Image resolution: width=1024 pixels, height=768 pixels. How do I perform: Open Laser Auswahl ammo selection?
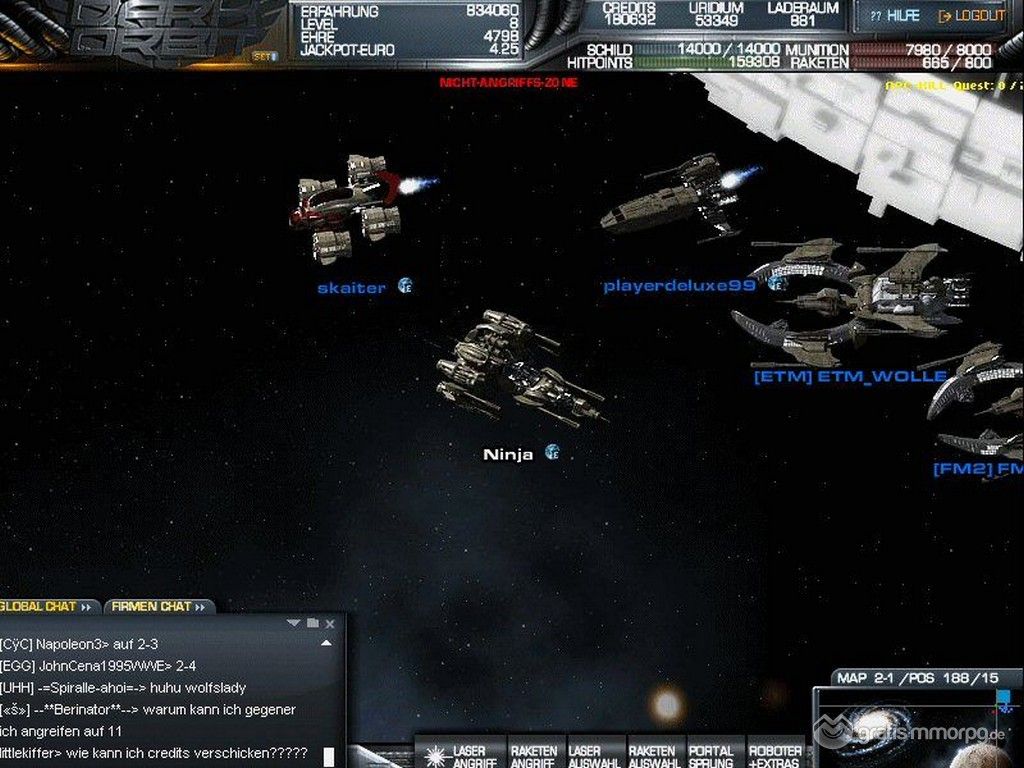click(592, 755)
